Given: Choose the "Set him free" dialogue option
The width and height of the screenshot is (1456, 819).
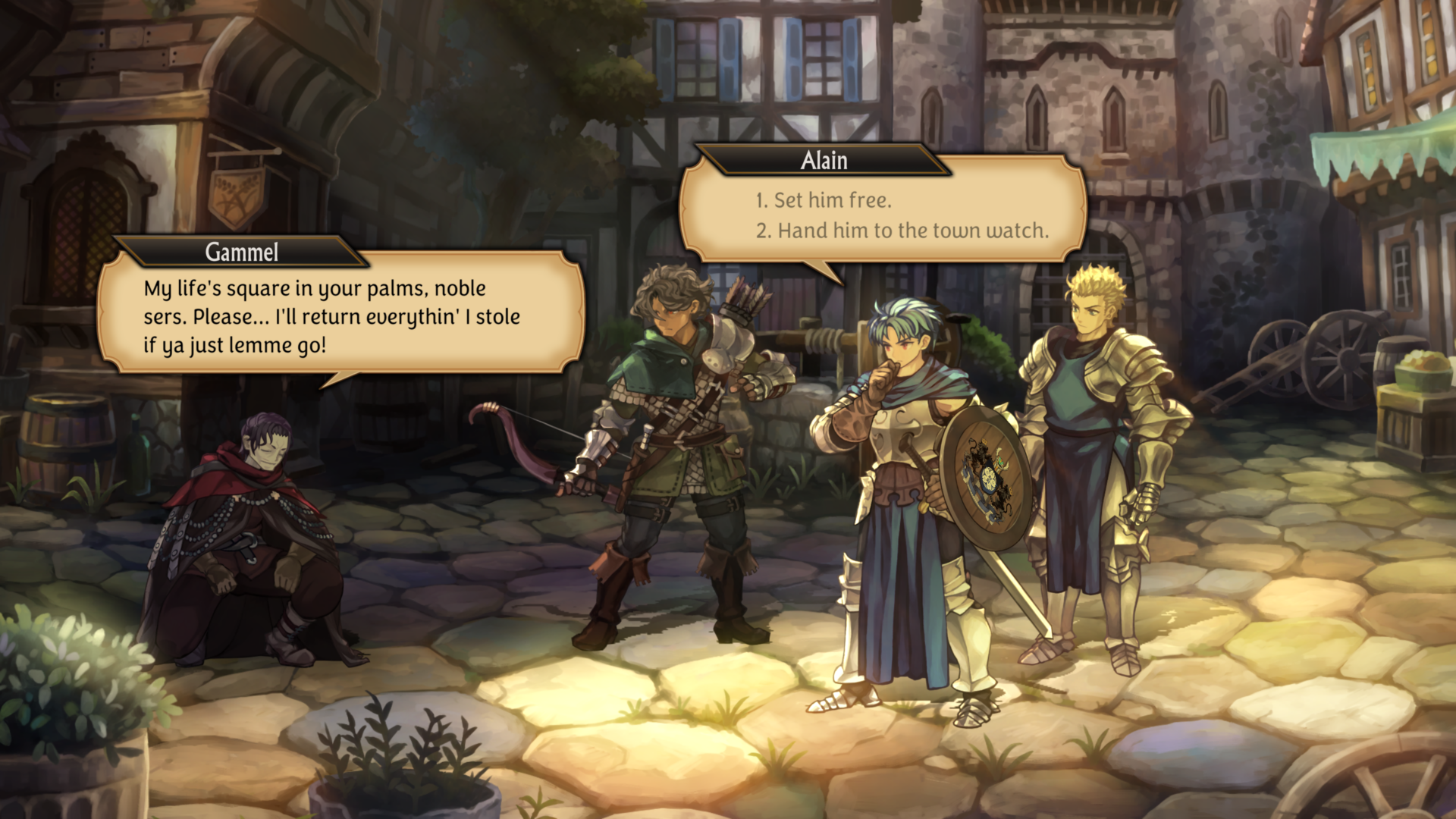Looking at the screenshot, I should coord(824,200).
